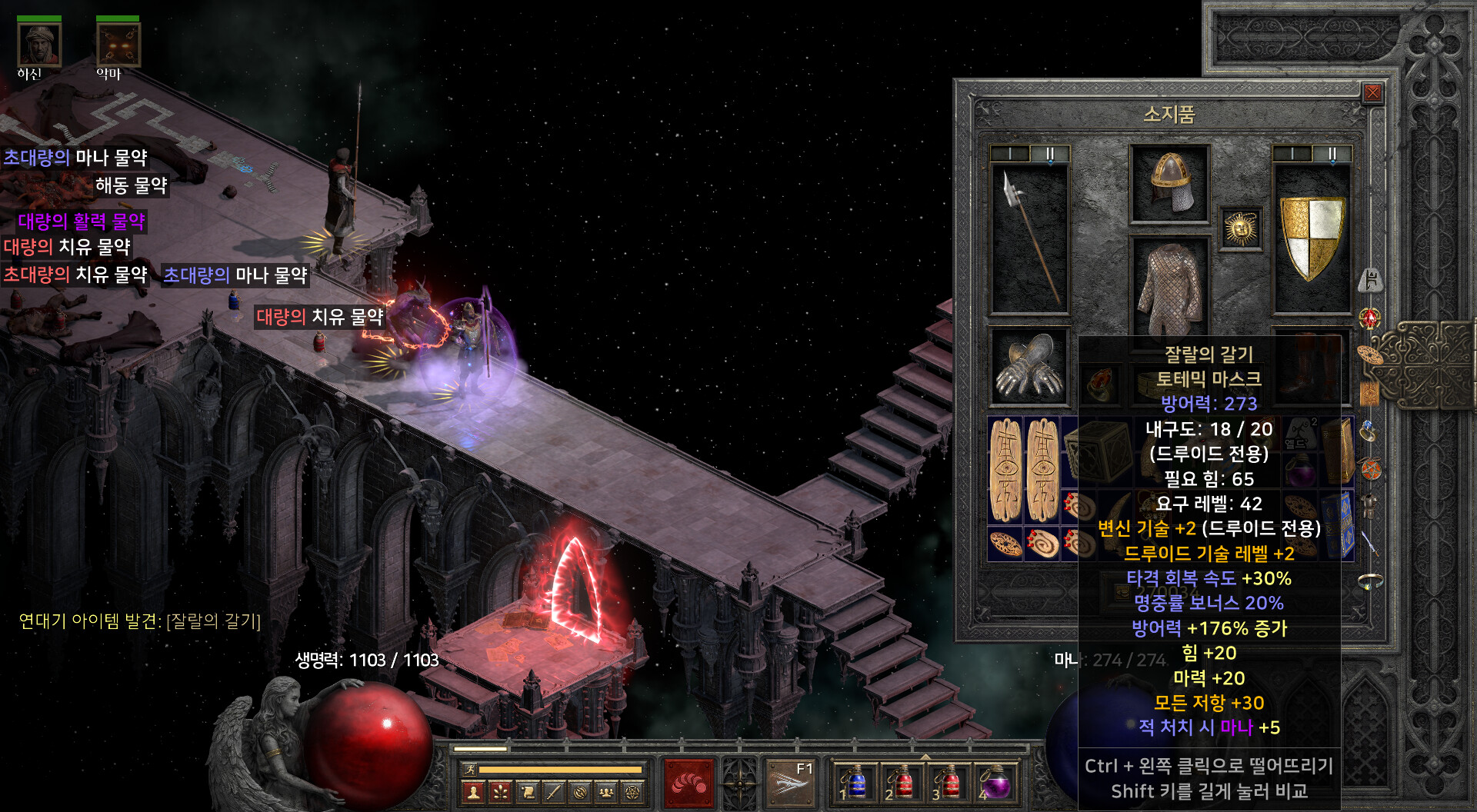Image resolution: width=1477 pixels, height=812 pixels.
Task: Select the equipped gauntlets slot
Action: pos(1029,367)
